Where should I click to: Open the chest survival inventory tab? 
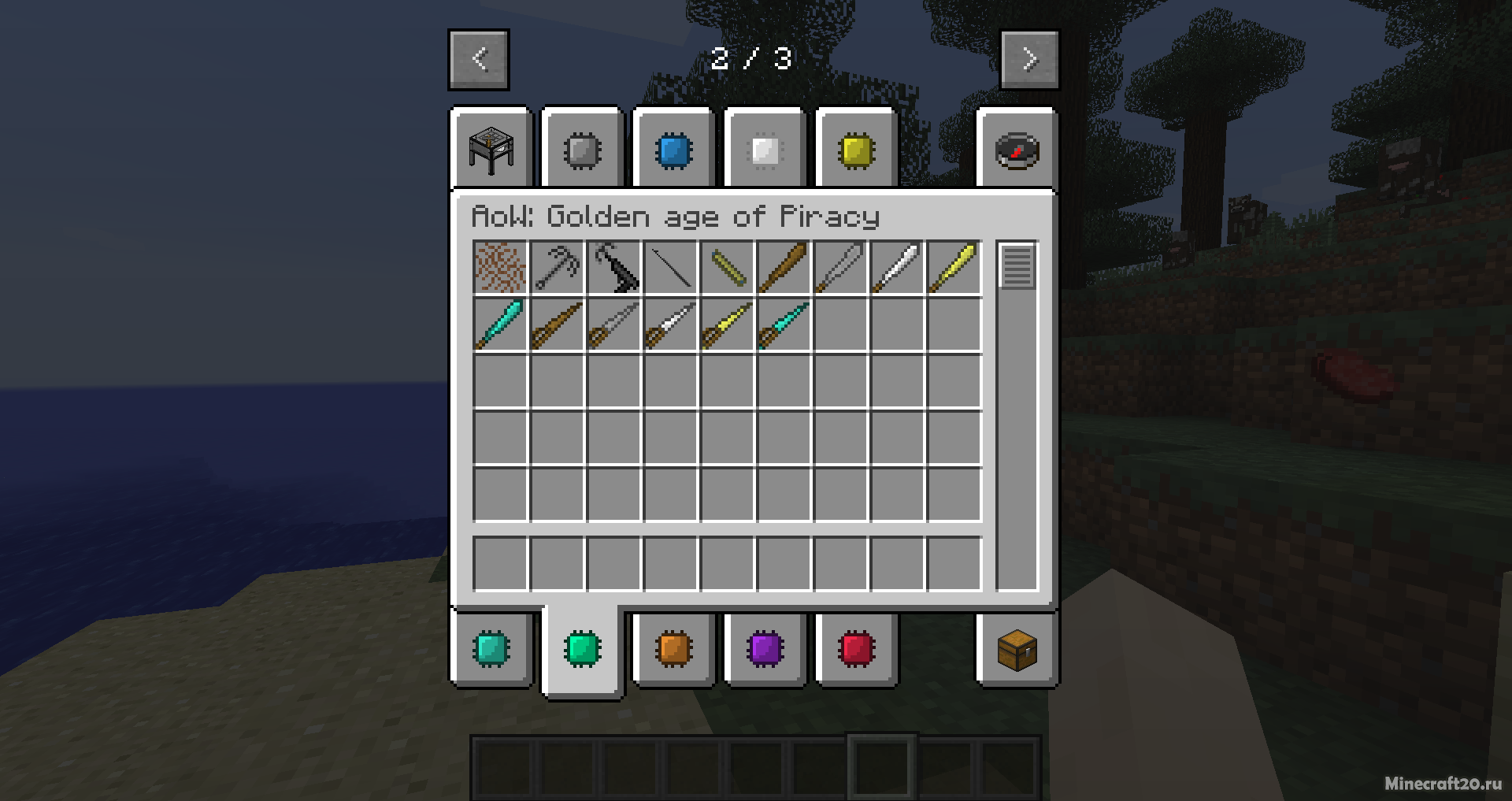point(1017,649)
